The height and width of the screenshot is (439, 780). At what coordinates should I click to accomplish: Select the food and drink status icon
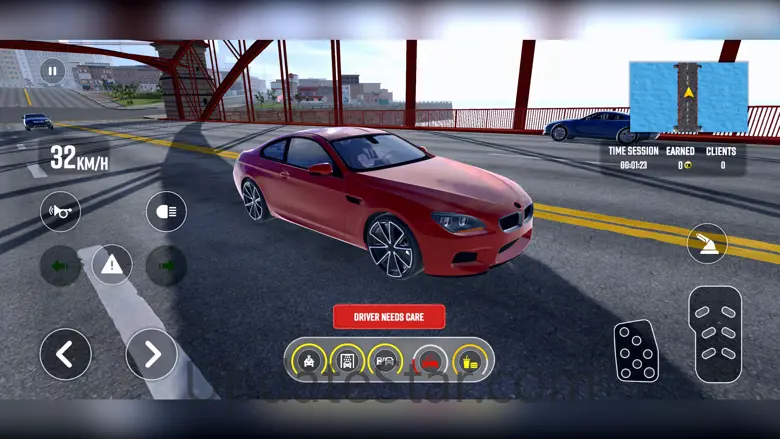click(x=468, y=360)
